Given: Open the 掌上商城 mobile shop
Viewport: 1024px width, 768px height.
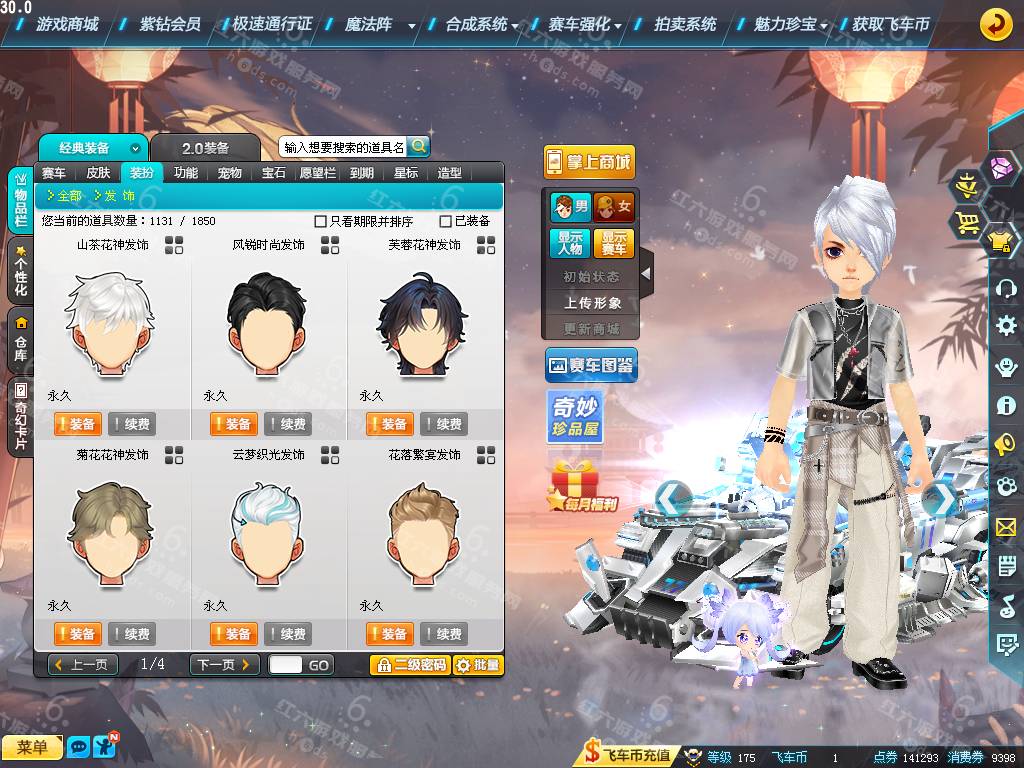Looking at the screenshot, I should (x=590, y=162).
